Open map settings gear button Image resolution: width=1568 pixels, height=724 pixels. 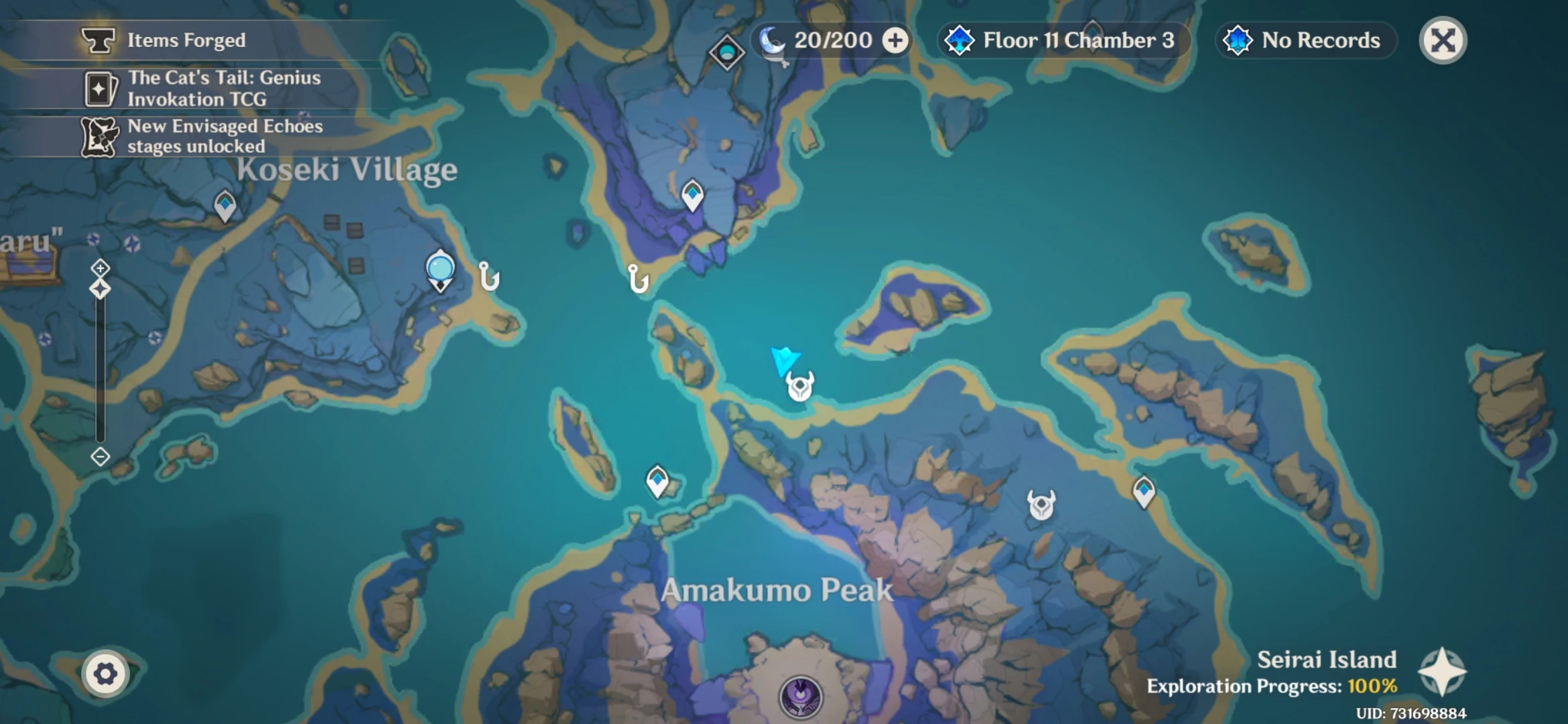click(105, 674)
